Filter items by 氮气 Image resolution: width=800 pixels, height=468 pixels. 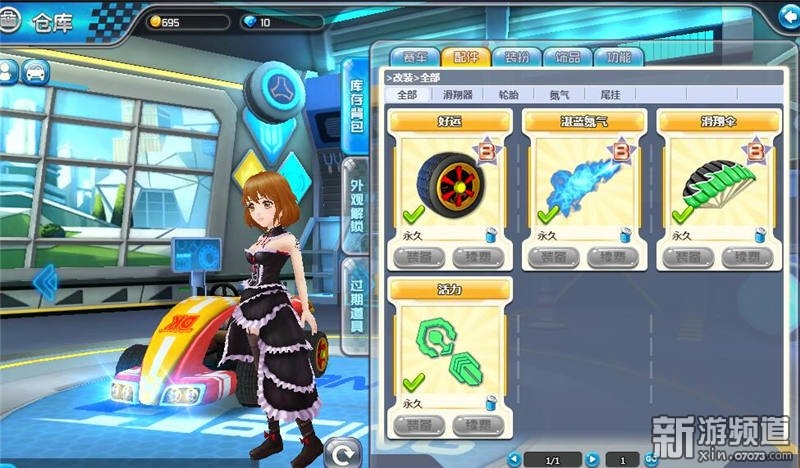tap(559, 95)
